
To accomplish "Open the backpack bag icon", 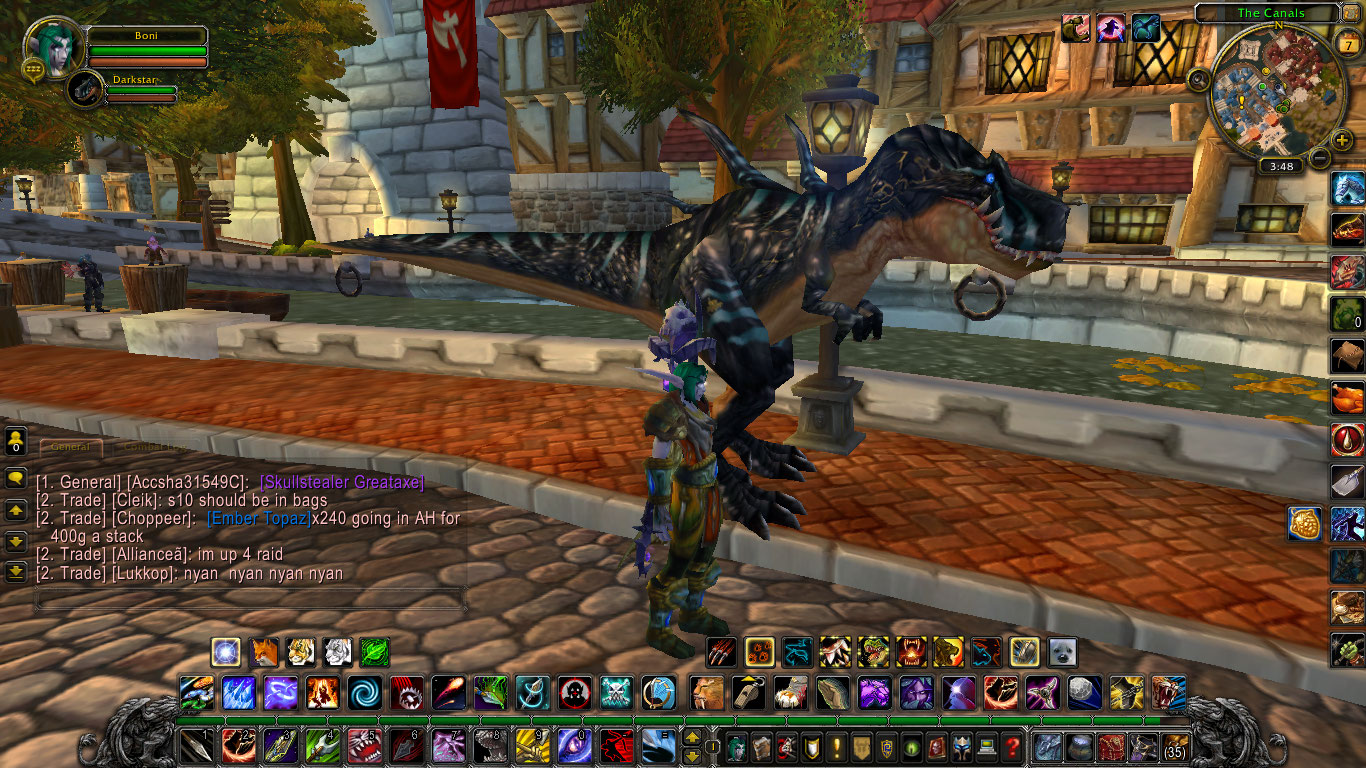I will (x=1176, y=748).
